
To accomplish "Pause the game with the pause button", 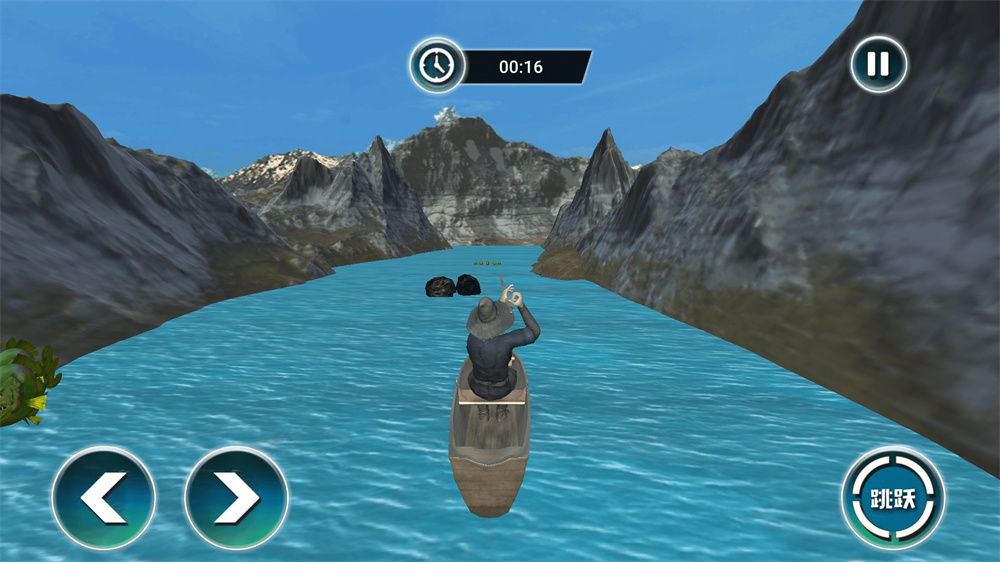I will pos(878,65).
